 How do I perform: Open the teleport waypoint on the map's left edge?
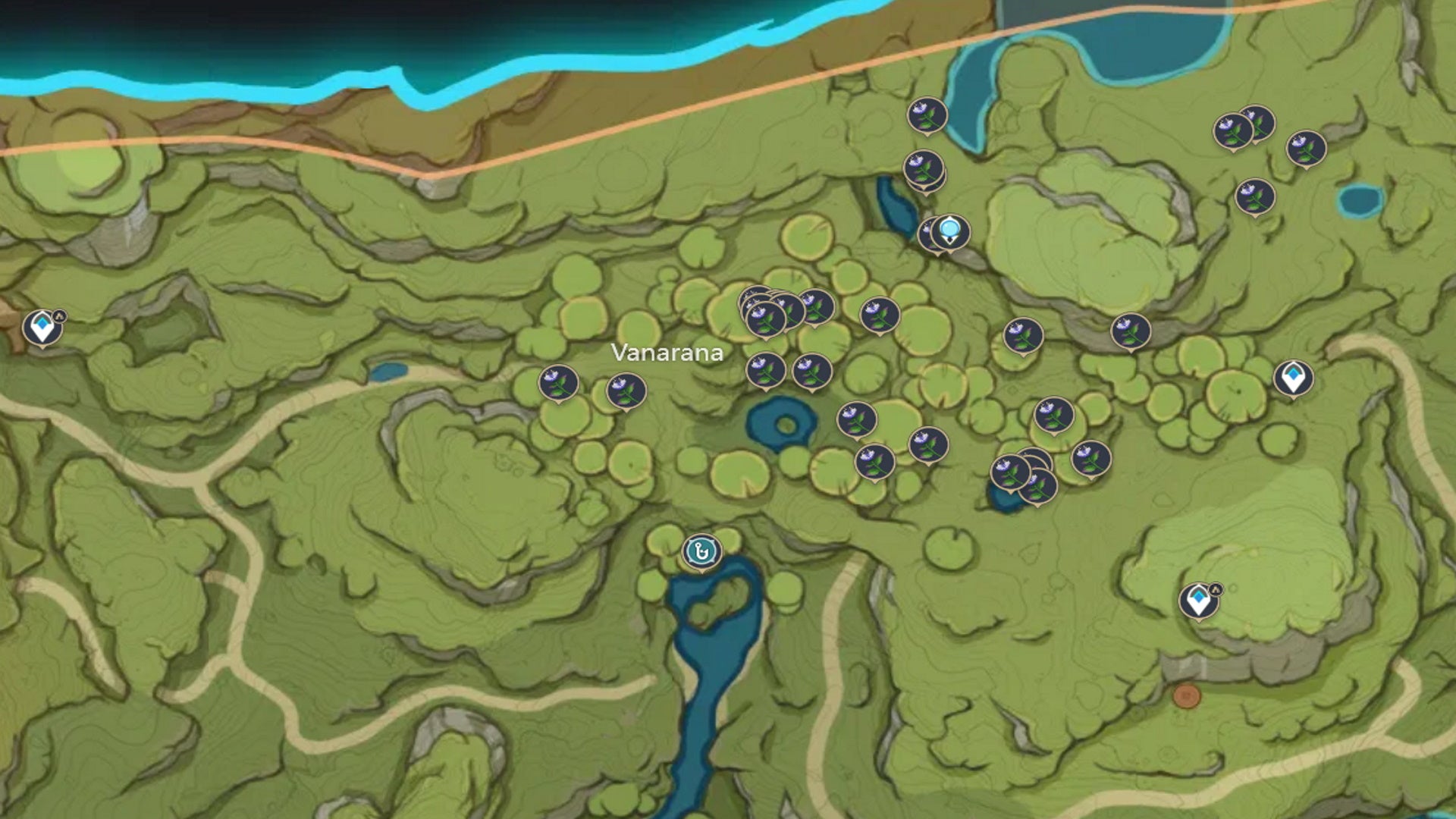pyautogui.click(x=43, y=326)
